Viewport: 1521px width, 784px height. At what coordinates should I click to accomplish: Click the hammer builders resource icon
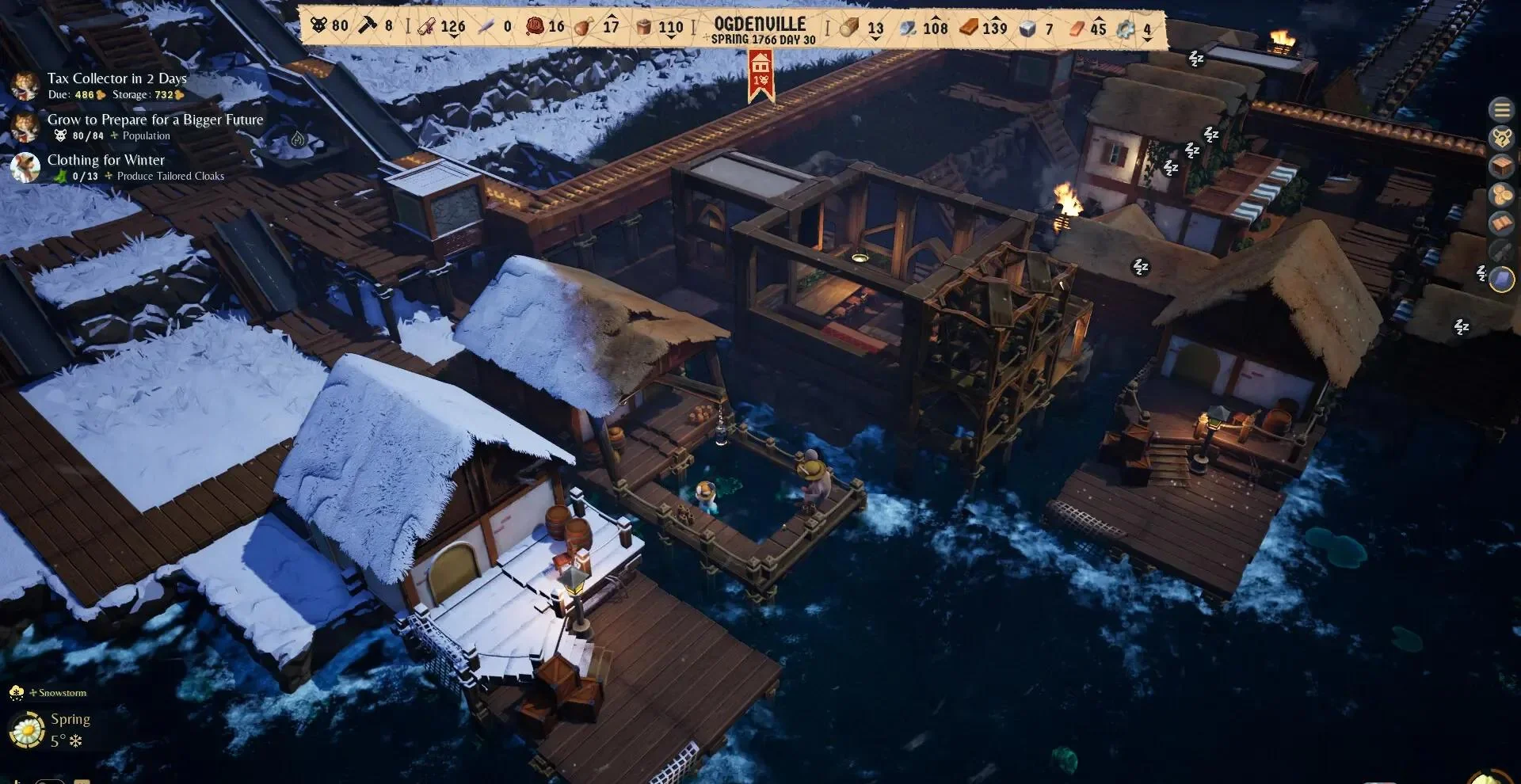point(366,26)
